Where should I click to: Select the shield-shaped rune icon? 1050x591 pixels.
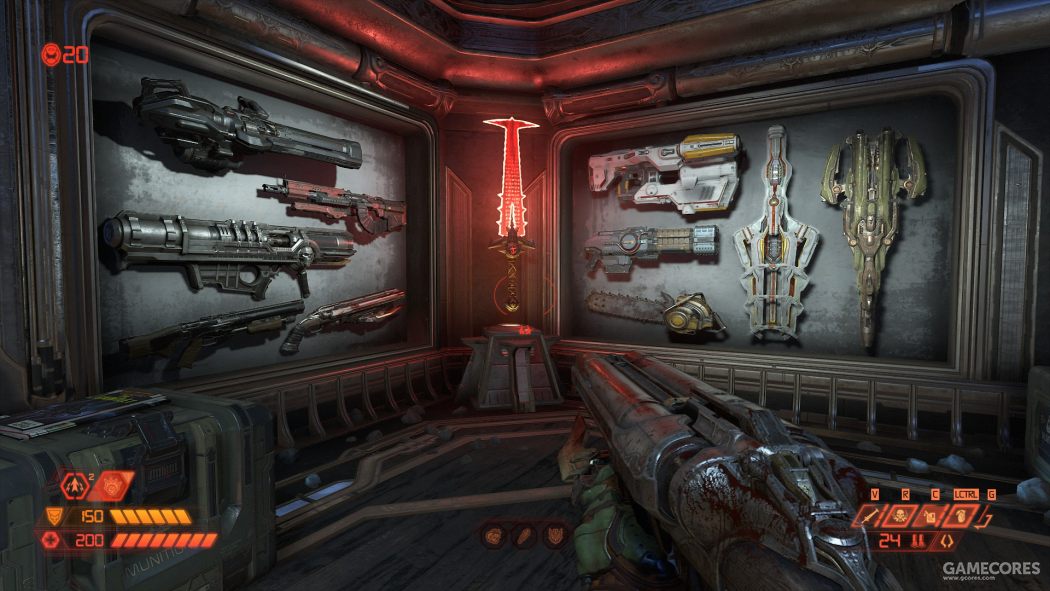click(555, 537)
